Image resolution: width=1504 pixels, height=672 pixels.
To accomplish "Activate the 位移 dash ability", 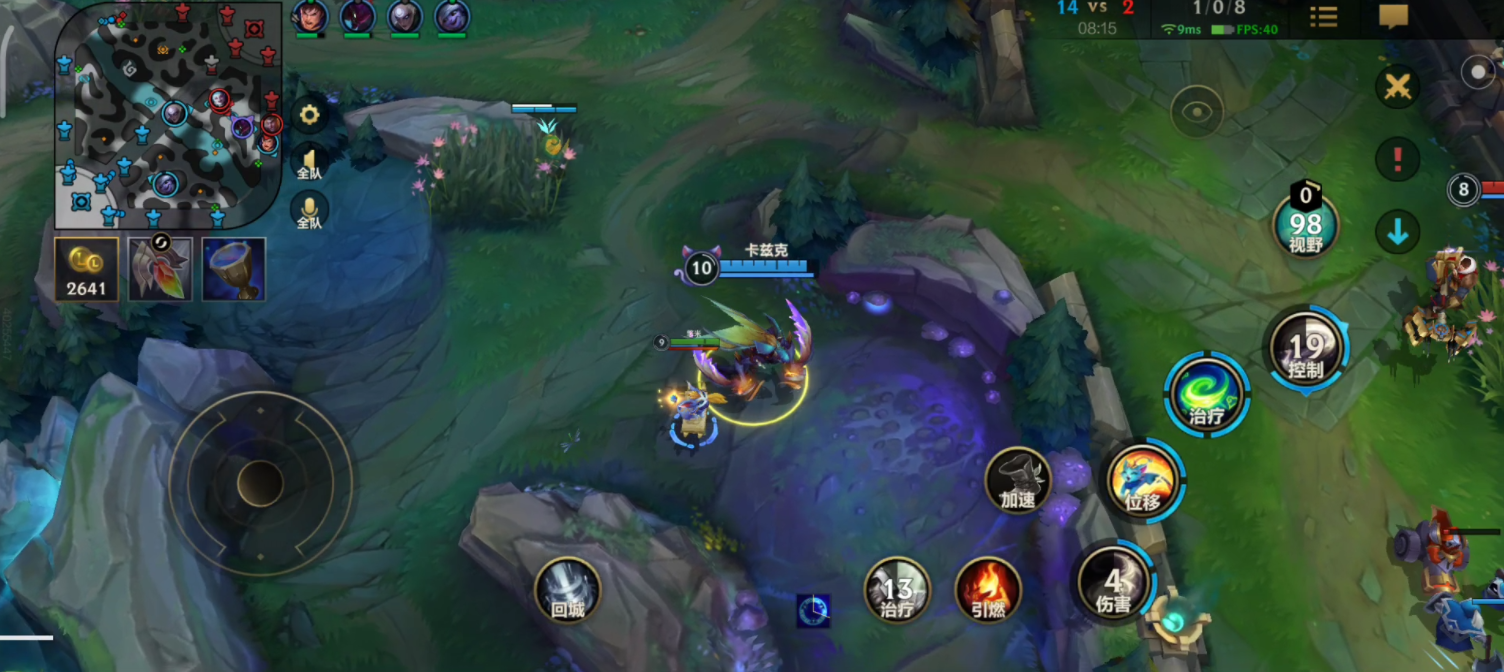I will point(1142,481).
